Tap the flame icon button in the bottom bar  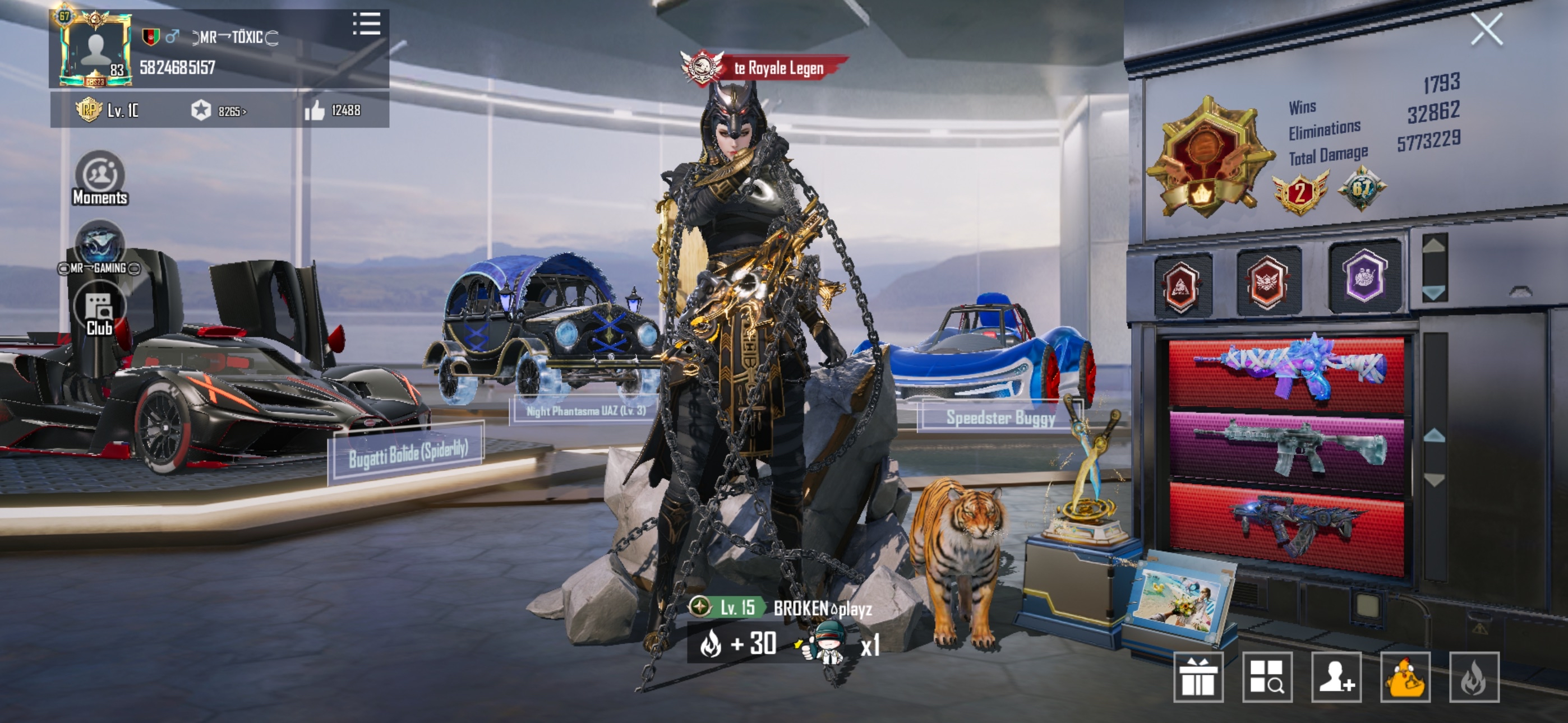(x=1474, y=676)
